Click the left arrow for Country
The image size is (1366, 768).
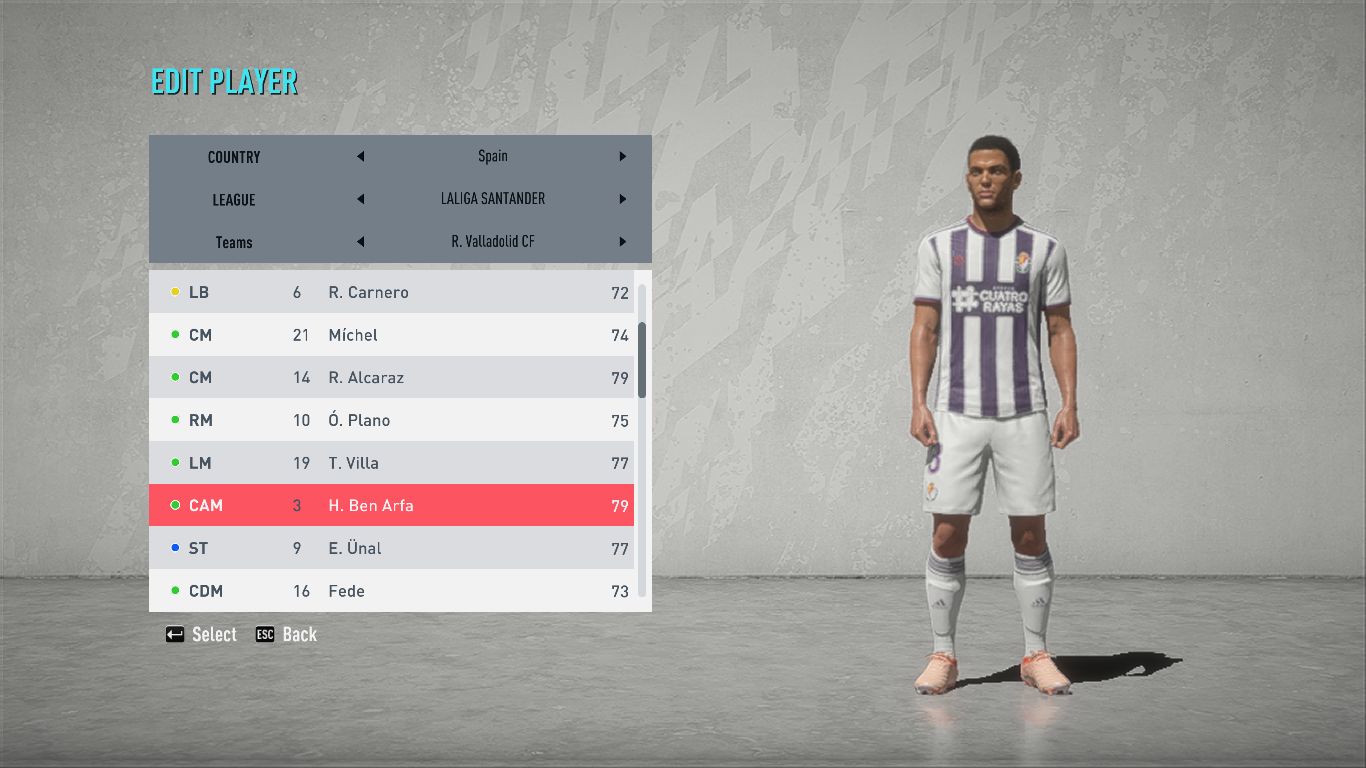tap(360, 157)
